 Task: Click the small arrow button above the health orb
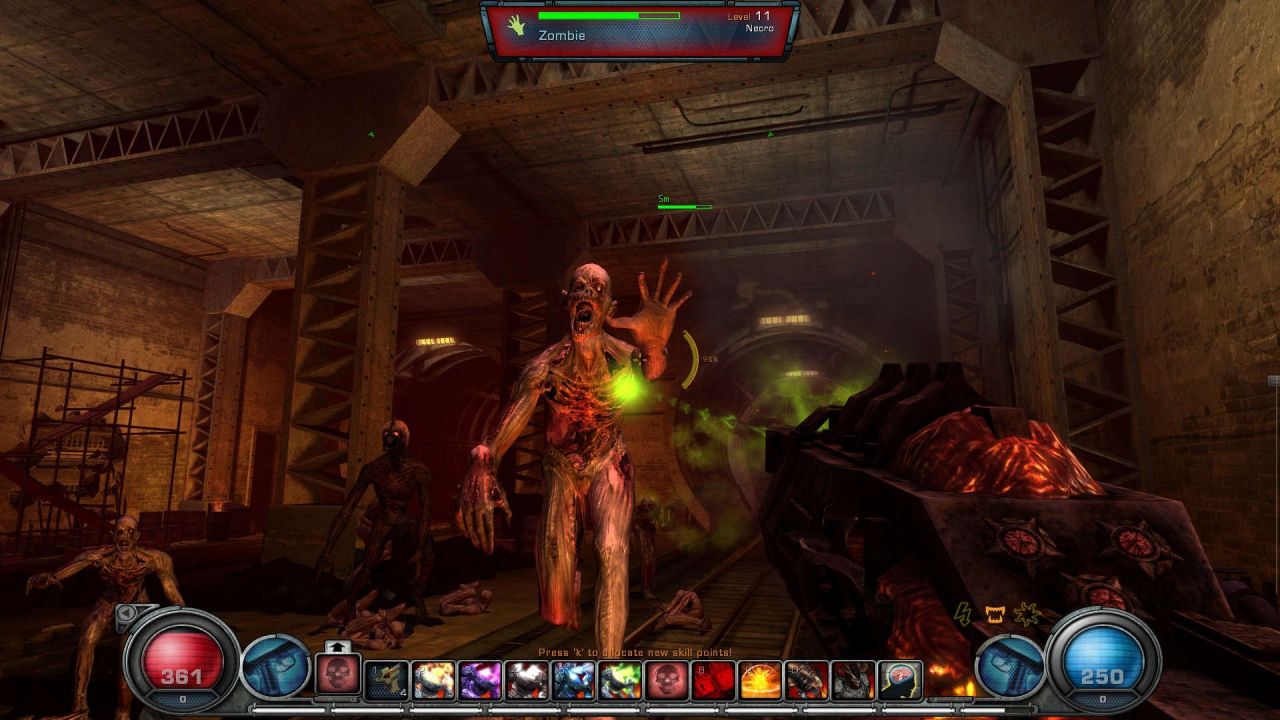[128, 613]
